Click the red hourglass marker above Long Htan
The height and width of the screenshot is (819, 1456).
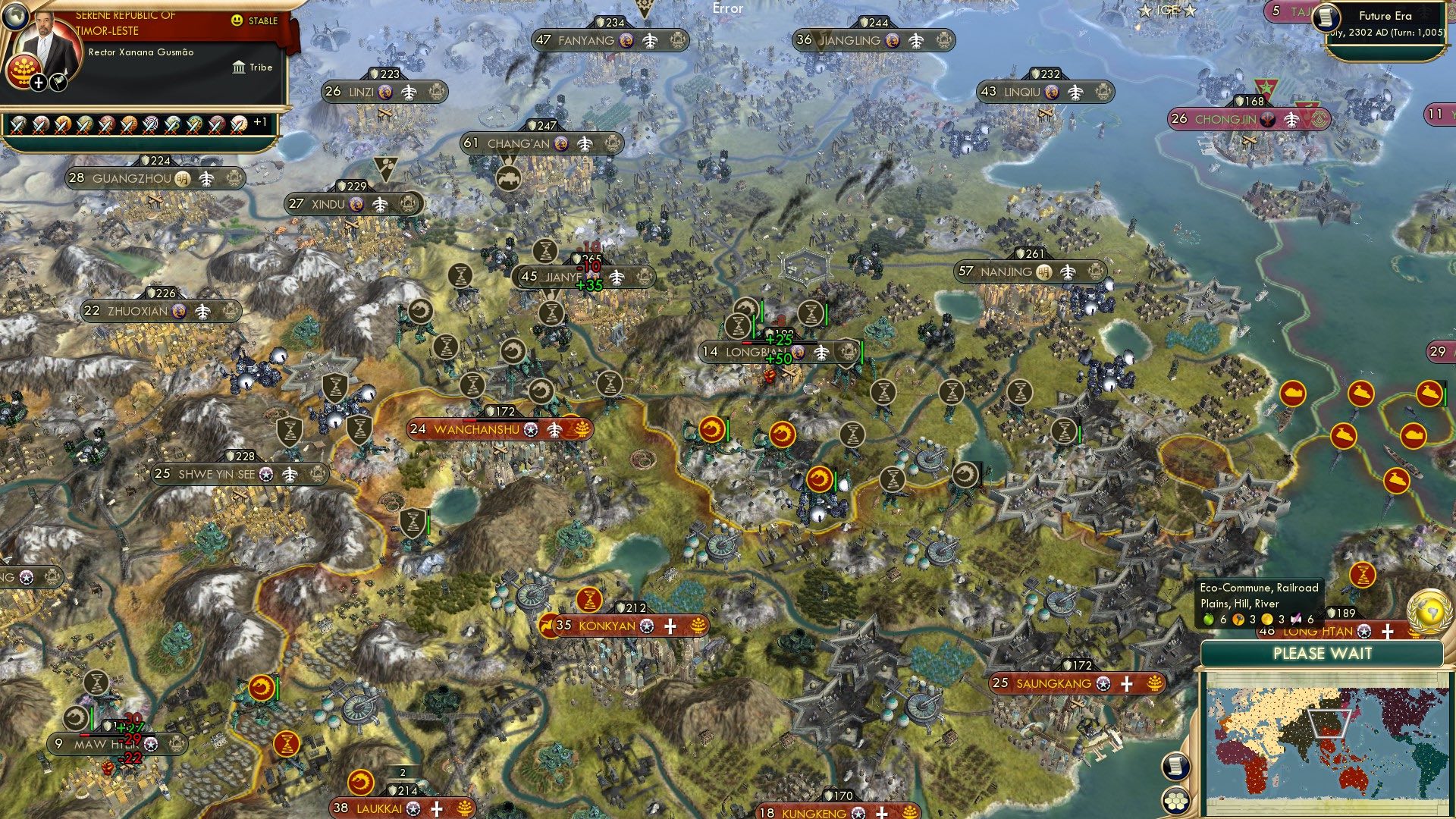pyautogui.click(x=1362, y=576)
